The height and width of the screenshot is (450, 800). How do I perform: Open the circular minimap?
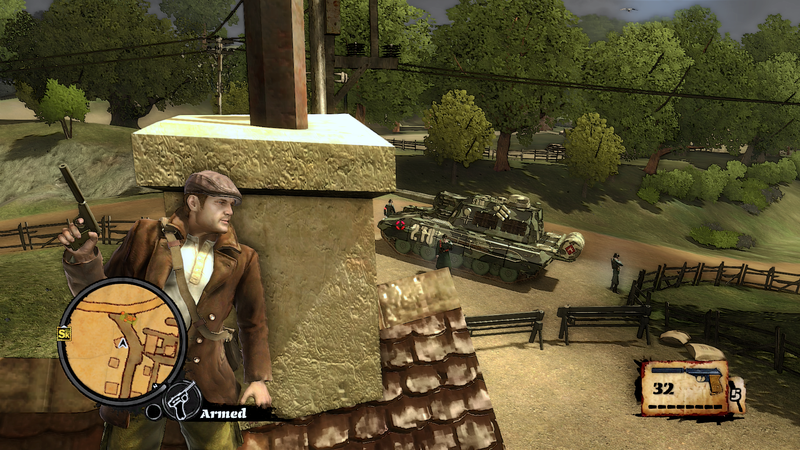[x=122, y=341]
